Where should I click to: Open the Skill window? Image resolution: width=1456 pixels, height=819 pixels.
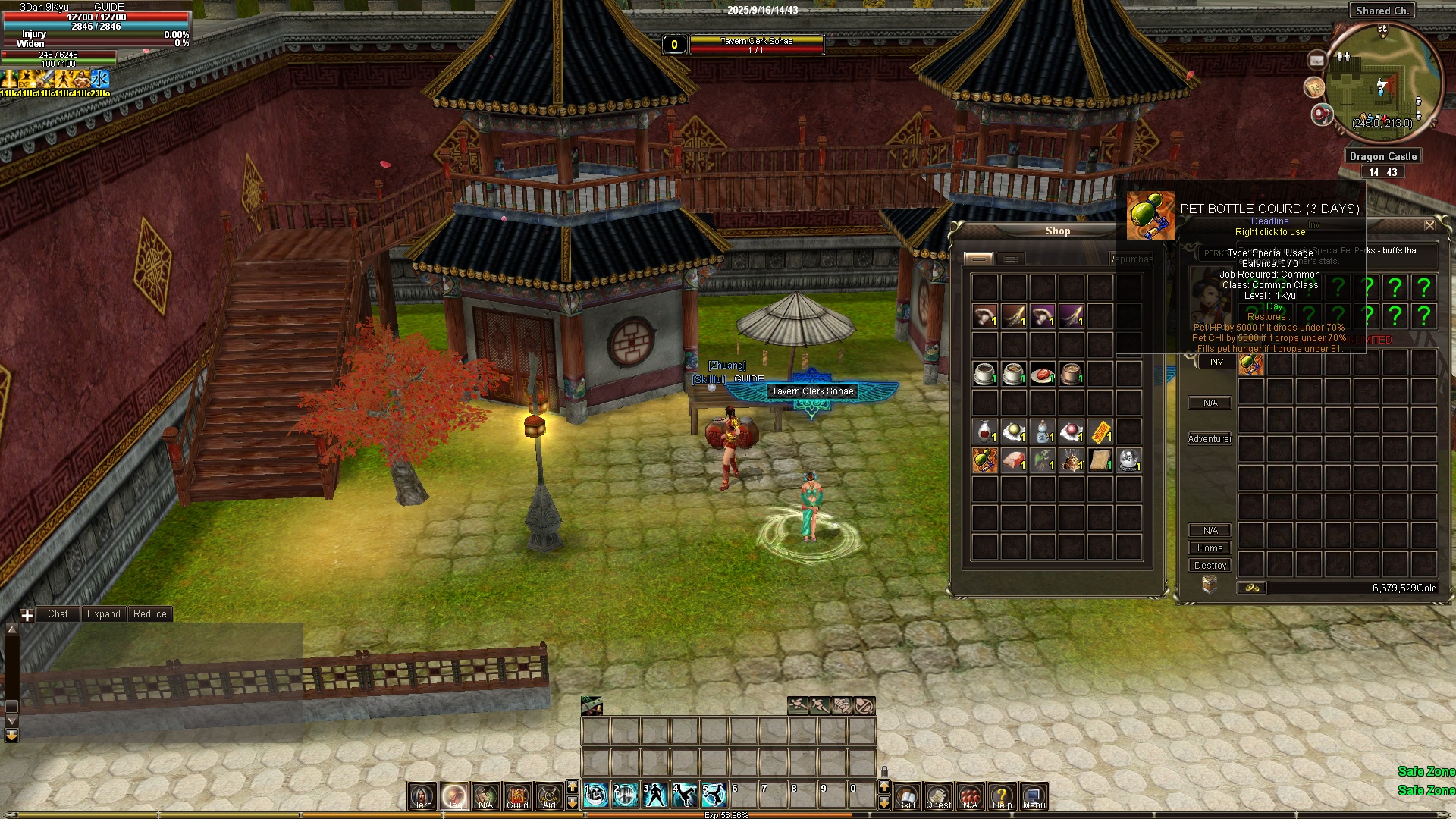[x=906, y=795]
